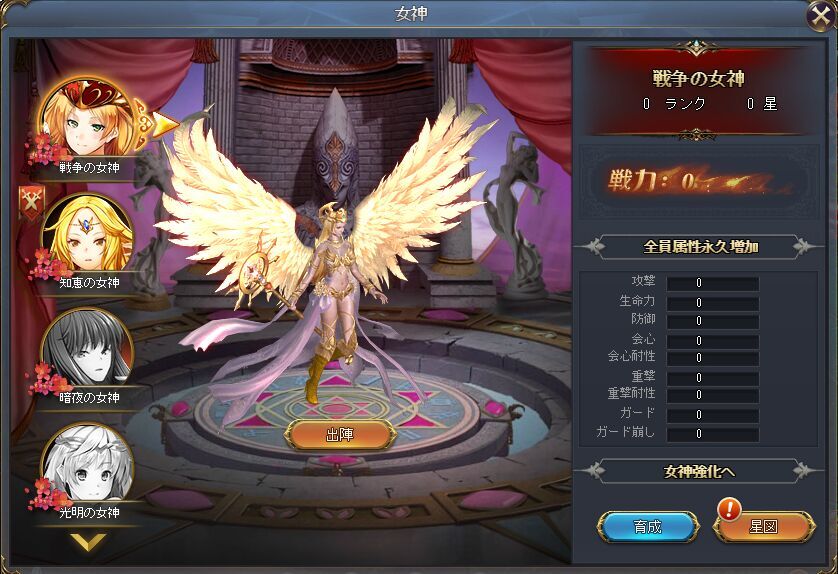Choose the 知恵の女神 portrait
838x574 pixels.
point(88,234)
